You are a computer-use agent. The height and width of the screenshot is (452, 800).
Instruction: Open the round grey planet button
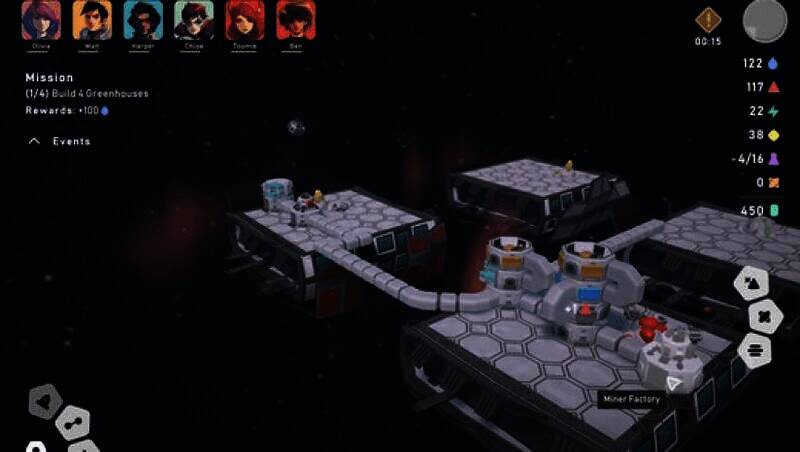765,20
